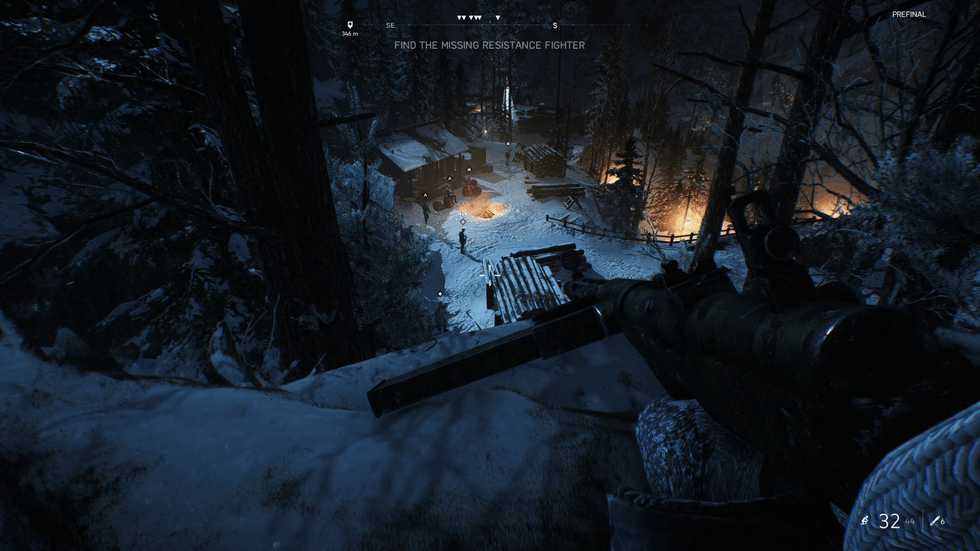
Task: Click the crouching soldier stance icon
Action: 865,521
